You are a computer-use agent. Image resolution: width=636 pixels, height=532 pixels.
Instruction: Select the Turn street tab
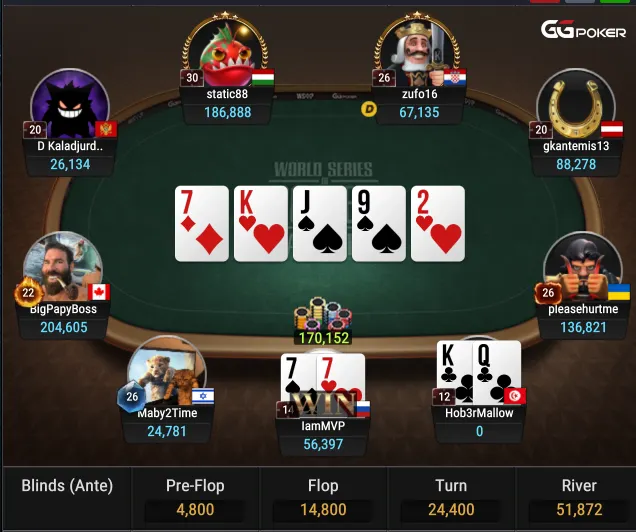point(451,498)
